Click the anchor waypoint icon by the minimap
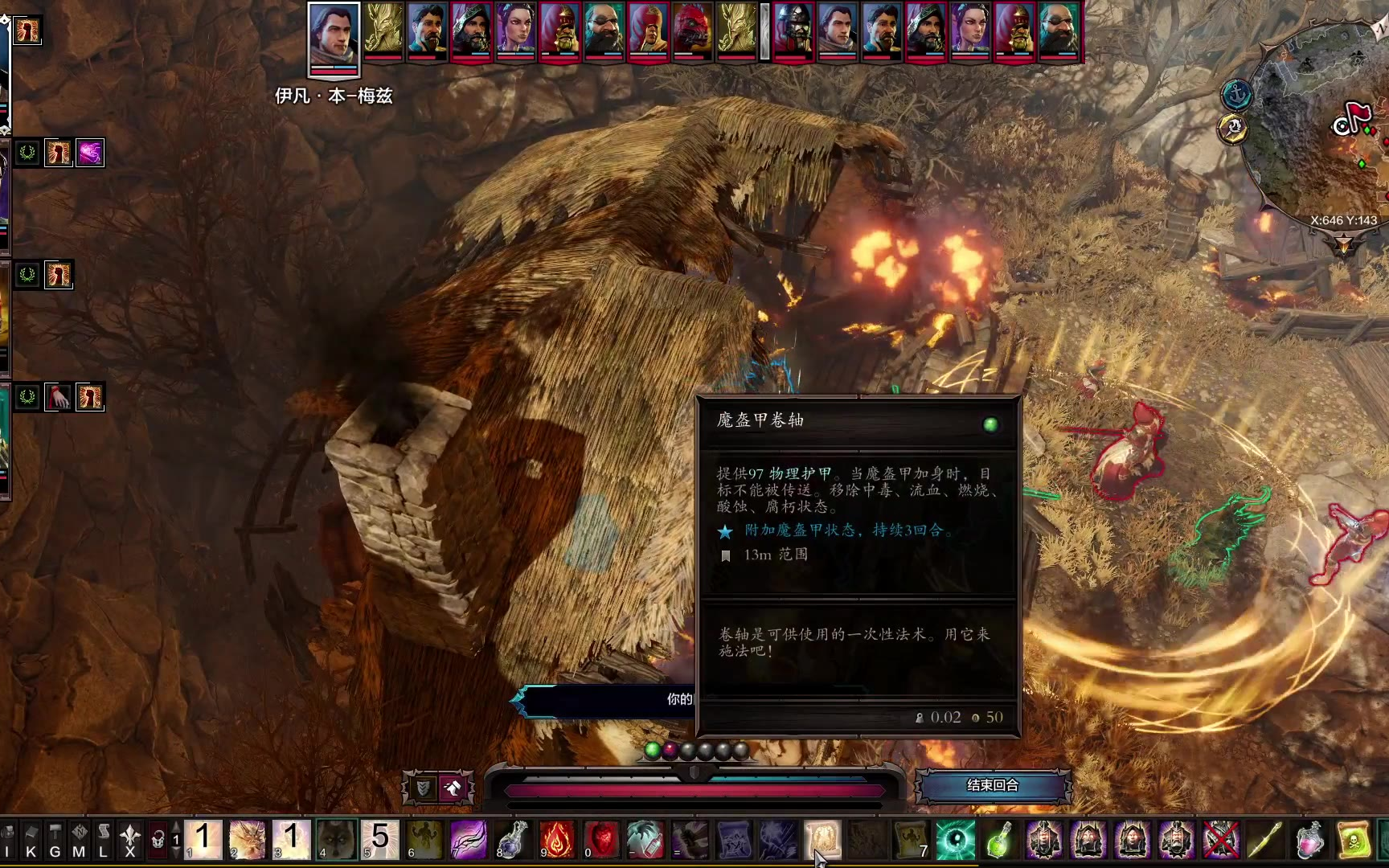This screenshot has height=868, width=1389. point(1237,95)
